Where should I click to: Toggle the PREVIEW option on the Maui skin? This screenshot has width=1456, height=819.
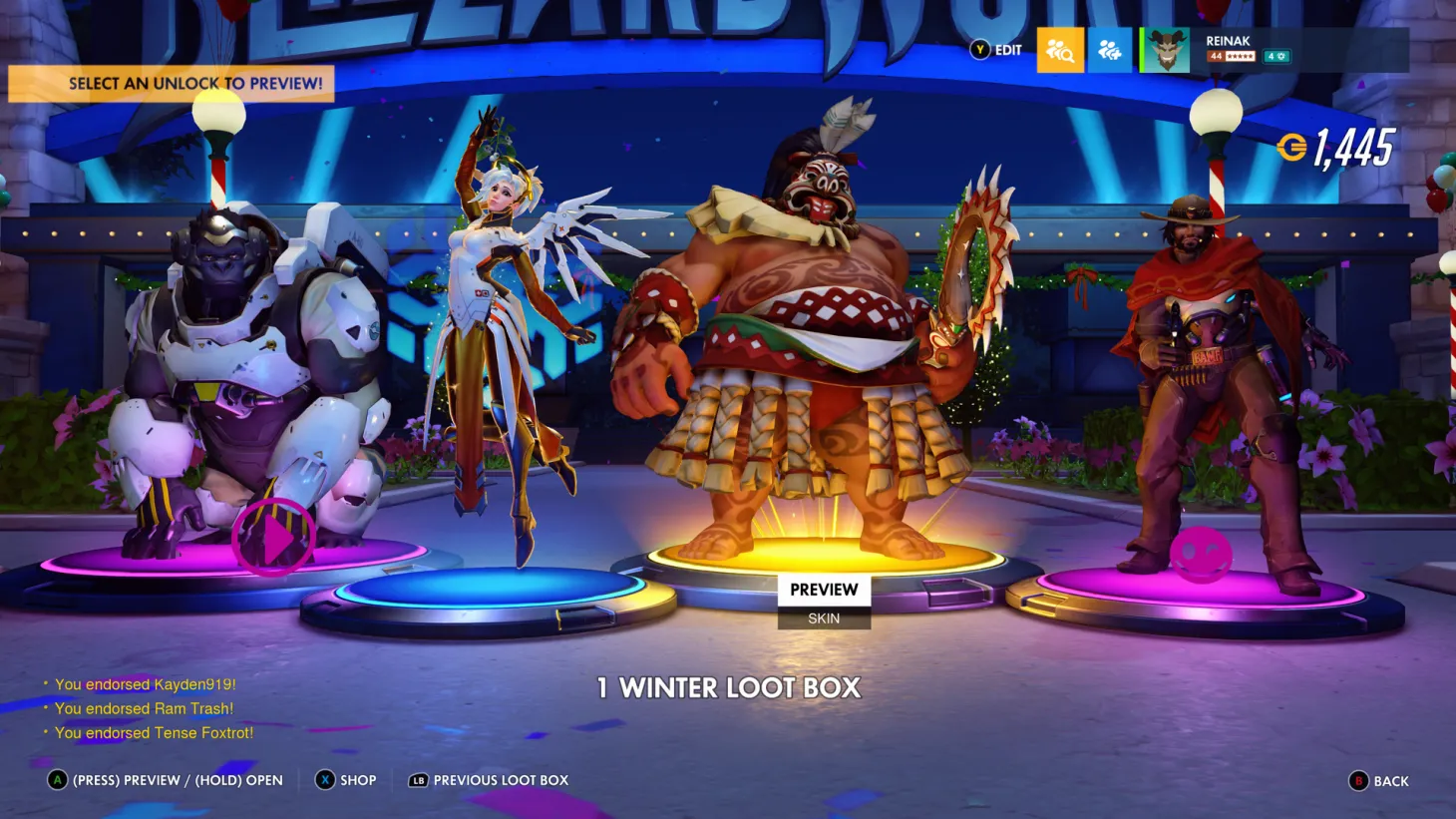click(824, 590)
